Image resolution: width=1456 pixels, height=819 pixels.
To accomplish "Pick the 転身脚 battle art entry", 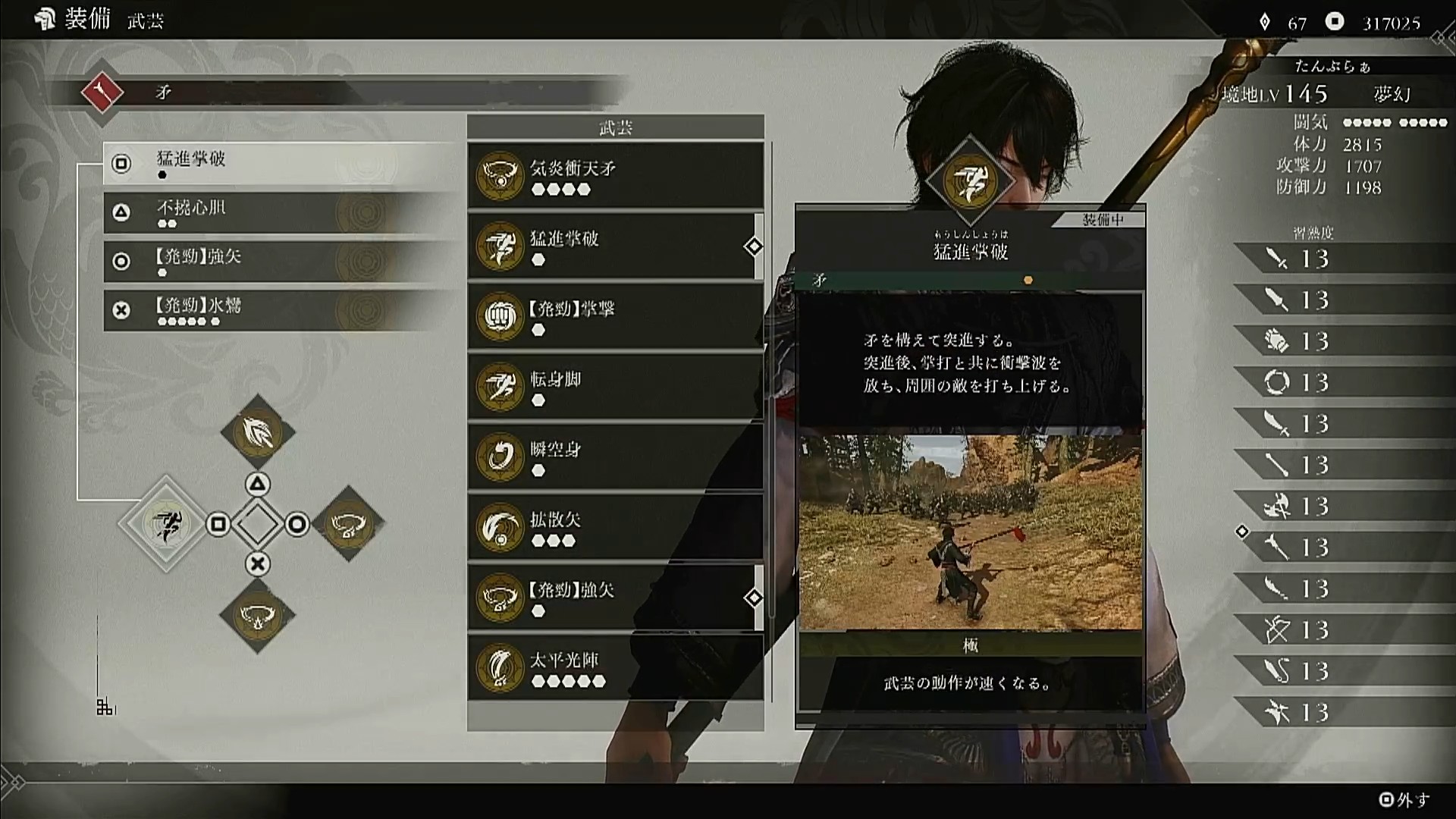I will coord(615,387).
